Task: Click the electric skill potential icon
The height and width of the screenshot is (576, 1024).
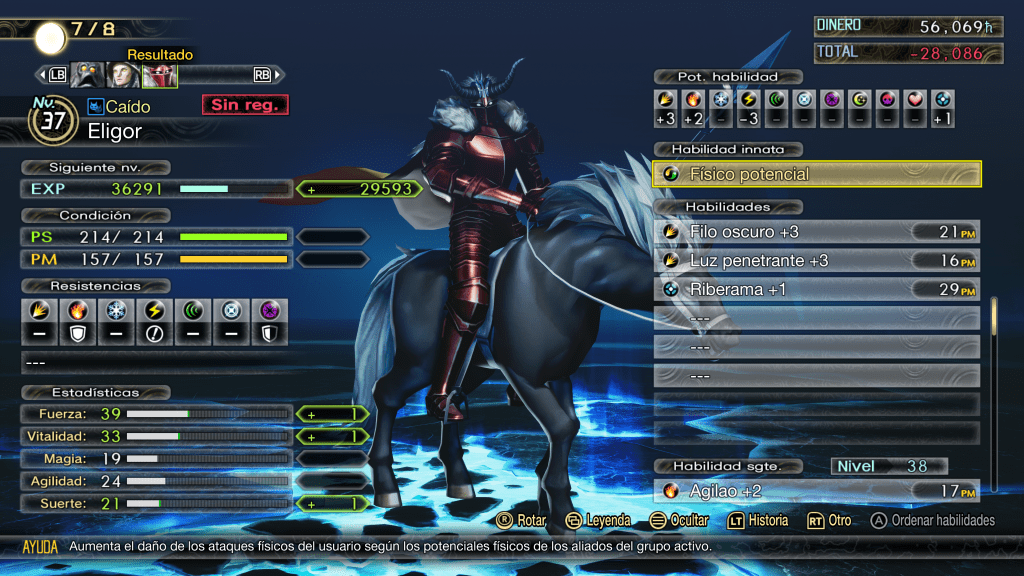Action: click(x=748, y=99)
